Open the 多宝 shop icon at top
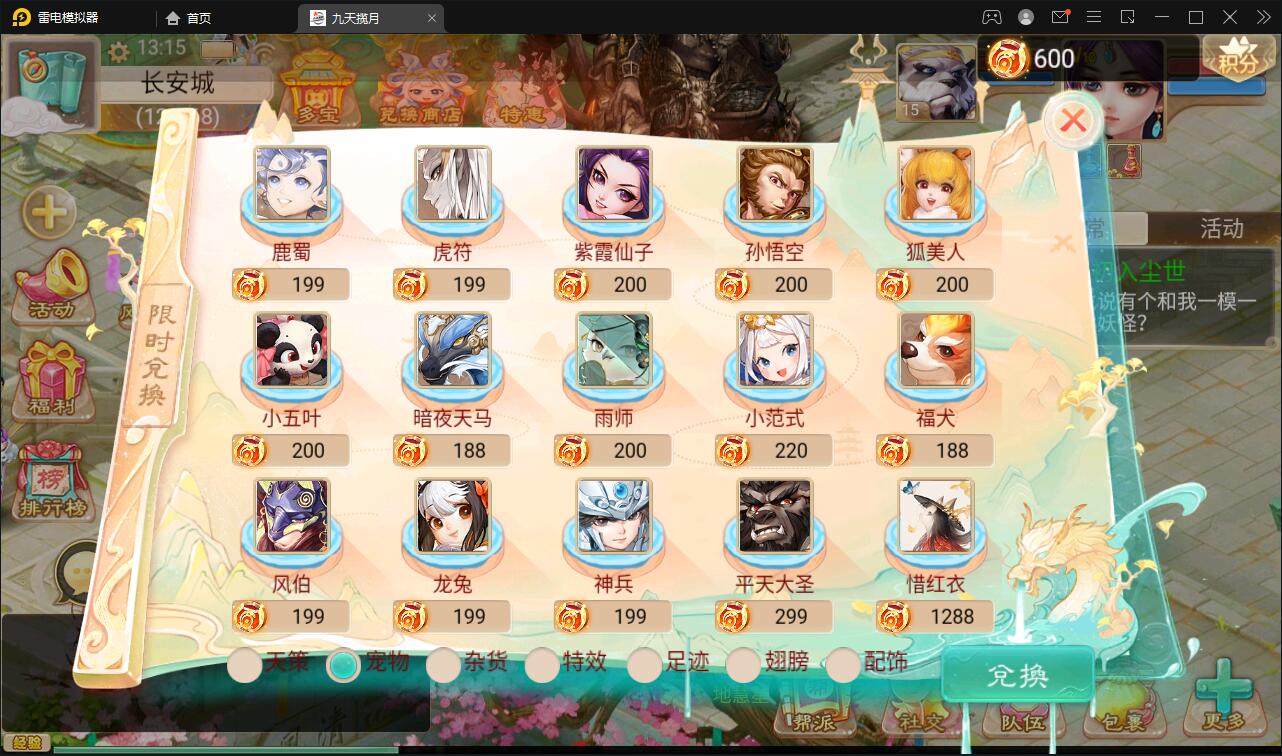The height and width of the screenshot is (756, 1282). pyautogui.click(x=318, y=90)
